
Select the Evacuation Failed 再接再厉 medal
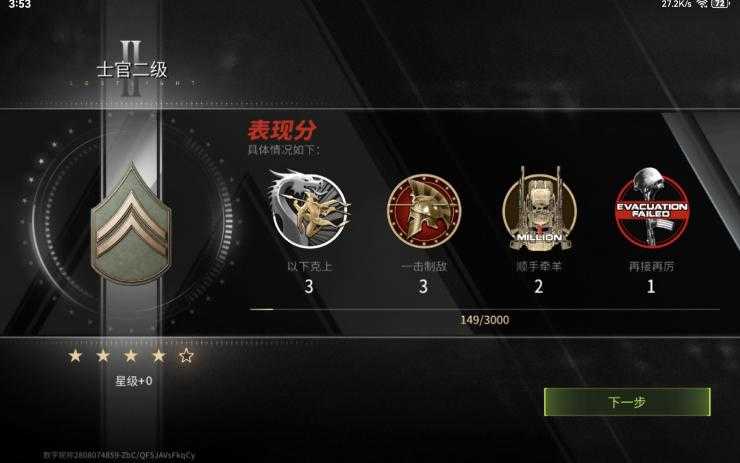click(651, 210)
